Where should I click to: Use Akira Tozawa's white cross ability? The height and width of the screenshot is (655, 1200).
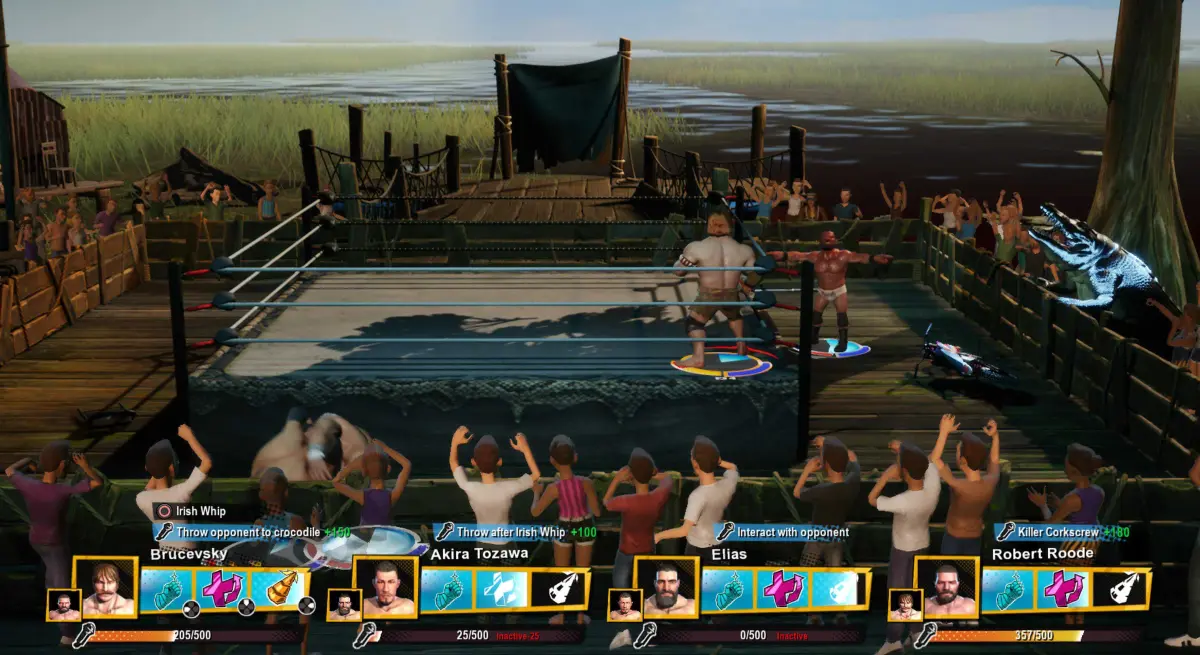(x=502, y=590)
